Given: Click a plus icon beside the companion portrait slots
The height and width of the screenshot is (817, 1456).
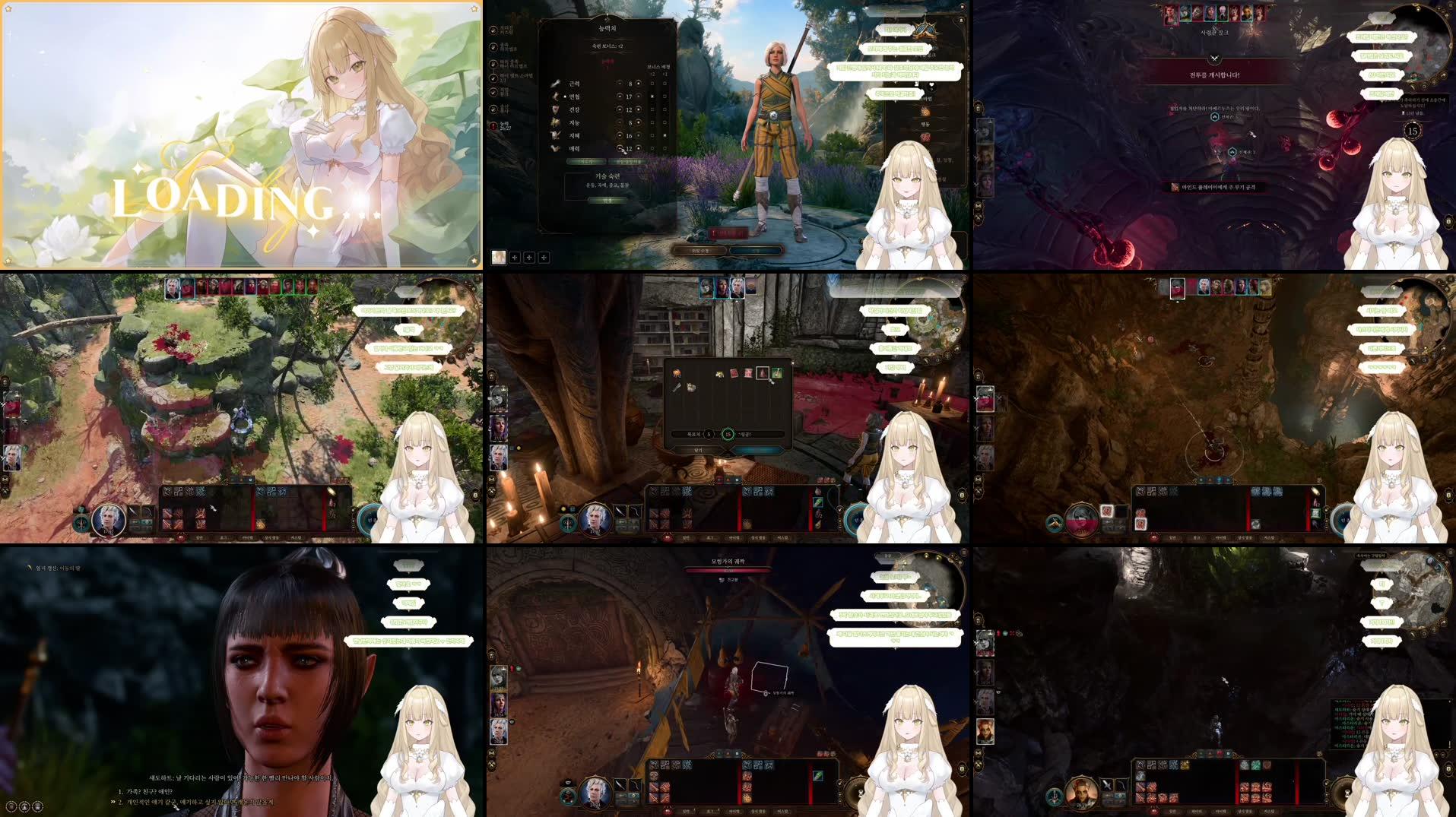Looking at the screenshot, I should pyautogui.click(x=514, y=258).
